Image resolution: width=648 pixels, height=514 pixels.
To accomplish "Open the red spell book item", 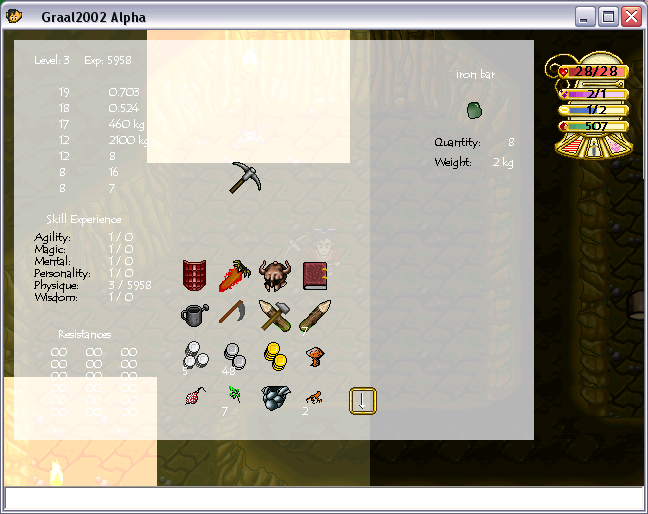I will coord(314,275).
